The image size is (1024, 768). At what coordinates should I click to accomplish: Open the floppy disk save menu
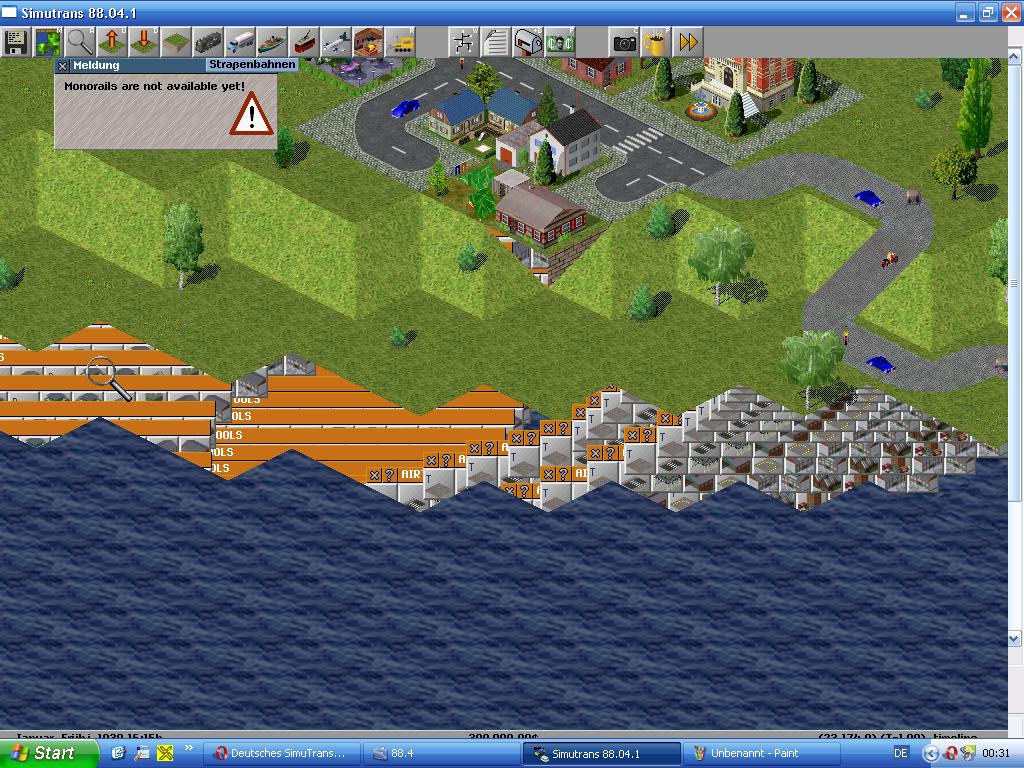coord(15,42)
